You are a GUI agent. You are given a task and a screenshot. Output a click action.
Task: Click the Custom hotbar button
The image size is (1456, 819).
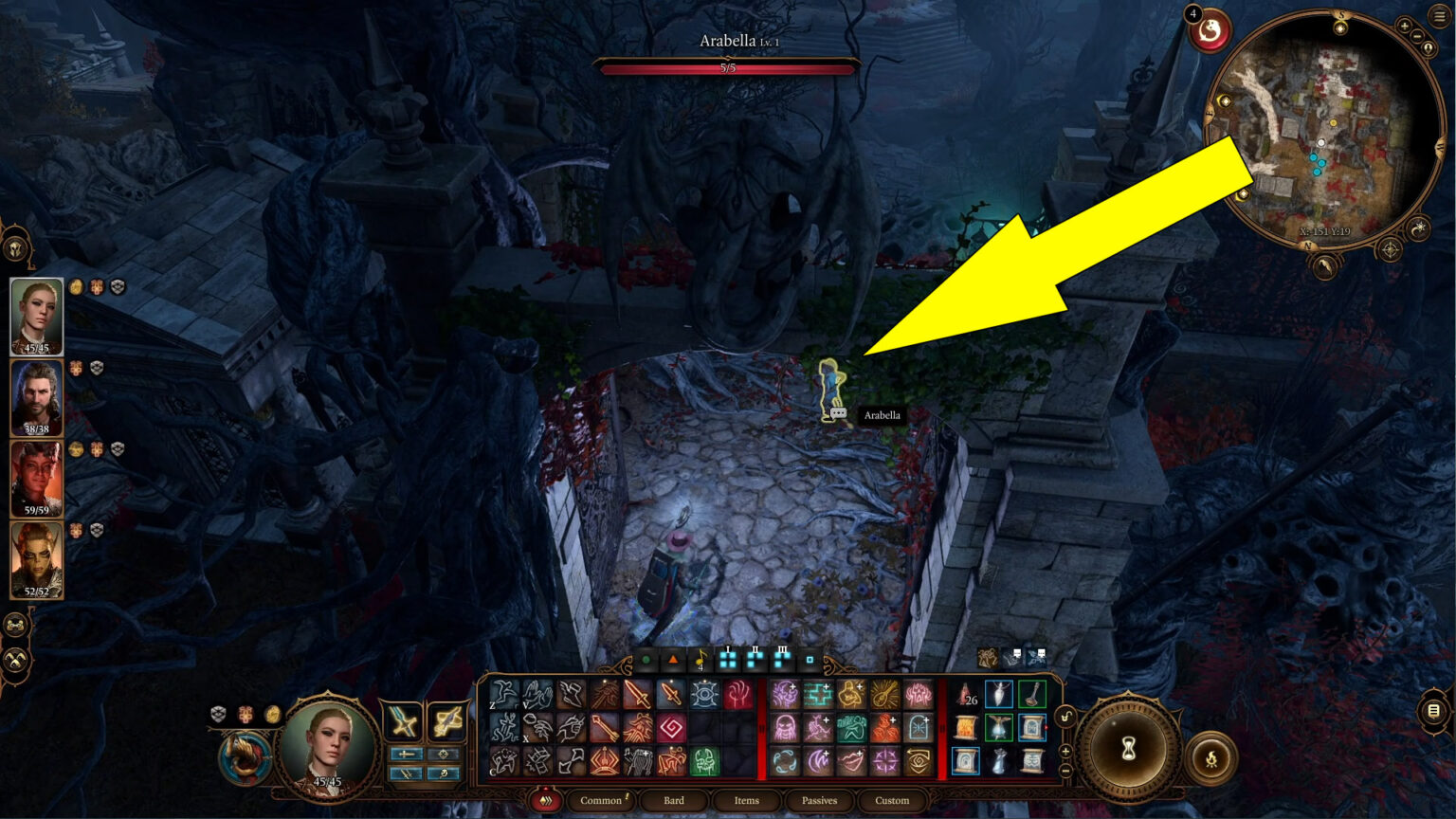891,801
